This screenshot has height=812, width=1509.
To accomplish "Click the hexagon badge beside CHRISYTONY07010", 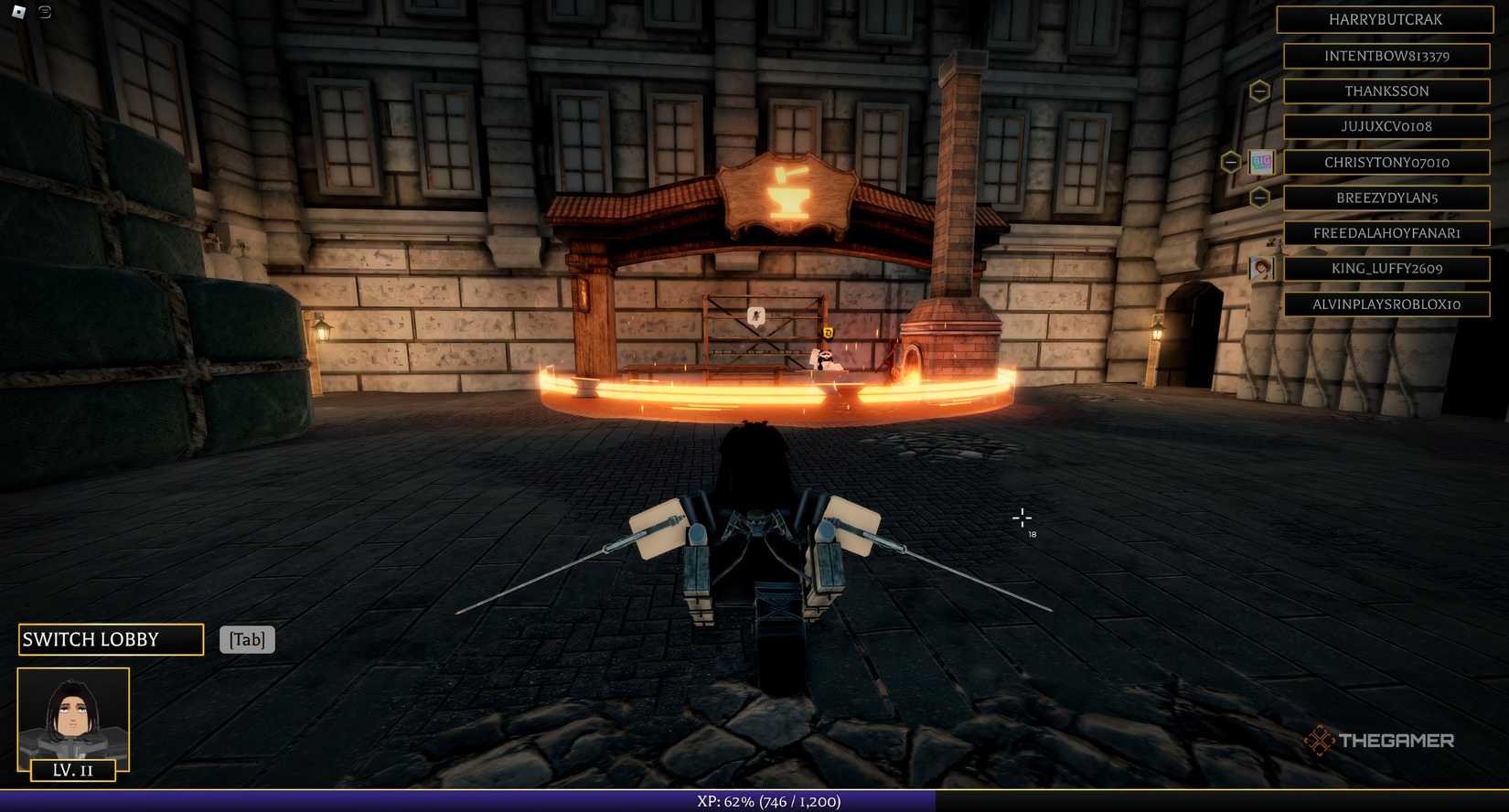I will pyautogui.click(x=1229, y=161).
